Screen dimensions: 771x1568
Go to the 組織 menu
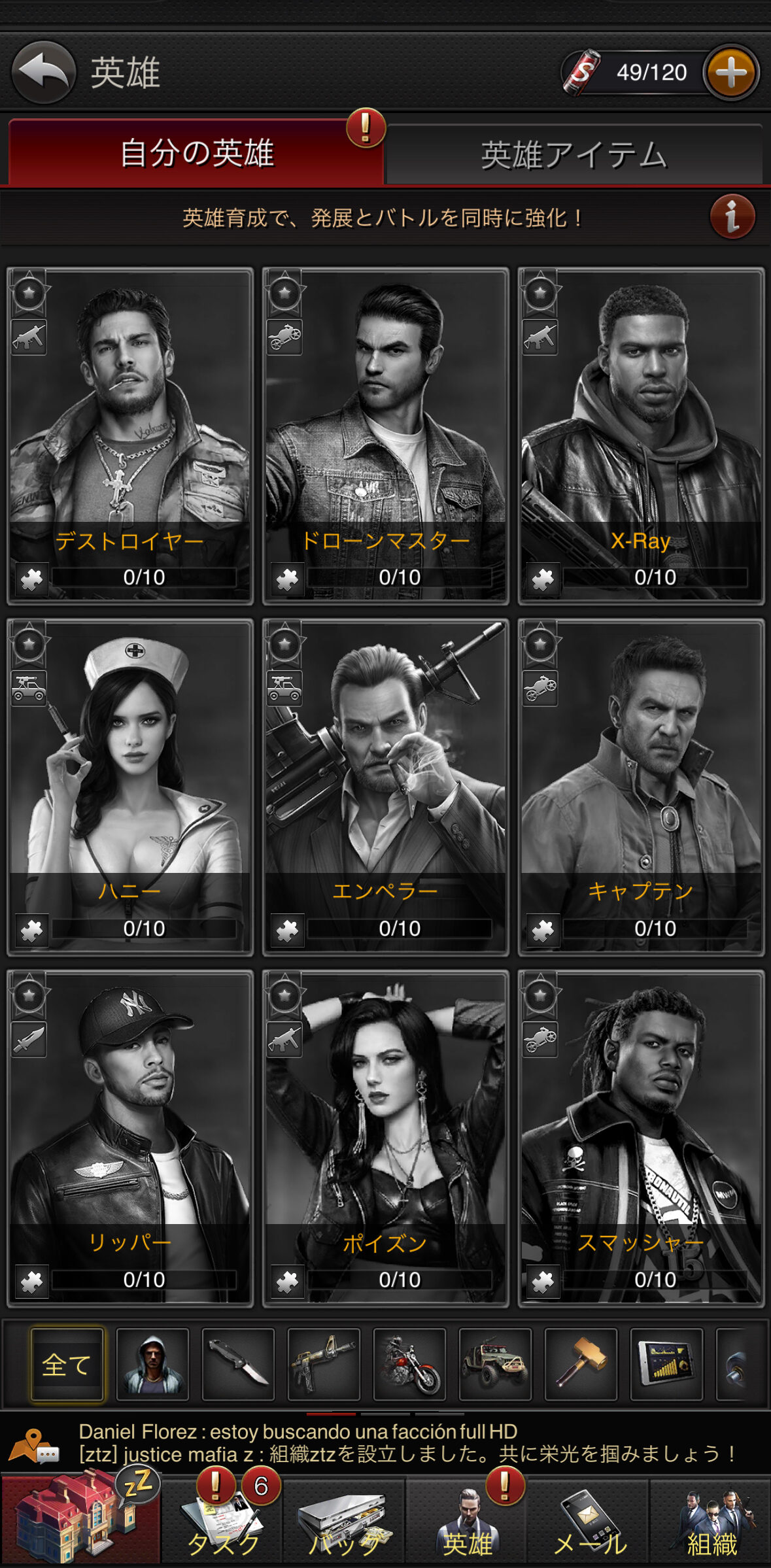tap(711, 1522)
